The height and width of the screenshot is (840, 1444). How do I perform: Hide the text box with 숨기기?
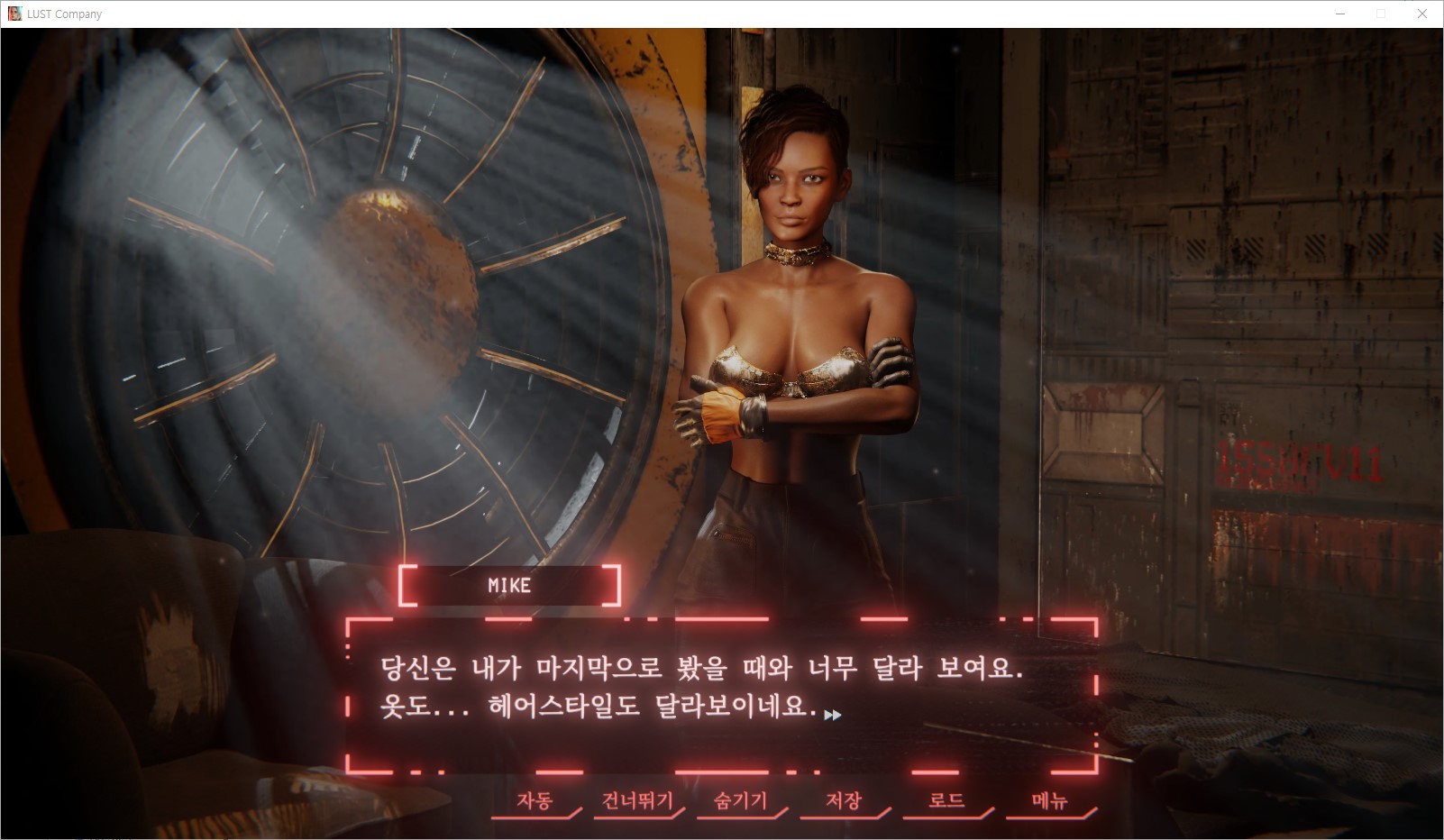coord(740,800)
